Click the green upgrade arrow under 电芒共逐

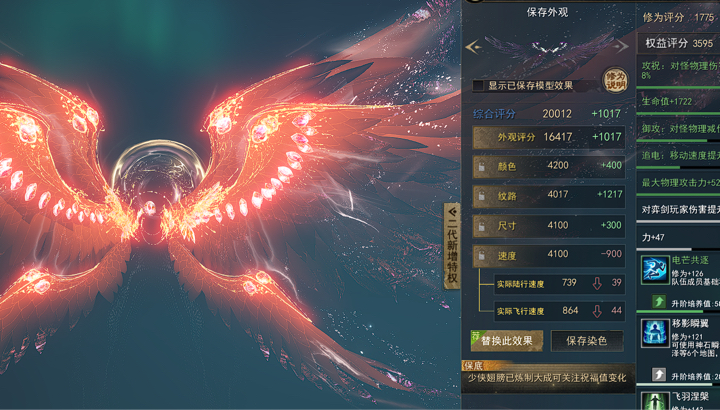pyautogui.click(x=659, y=301)
